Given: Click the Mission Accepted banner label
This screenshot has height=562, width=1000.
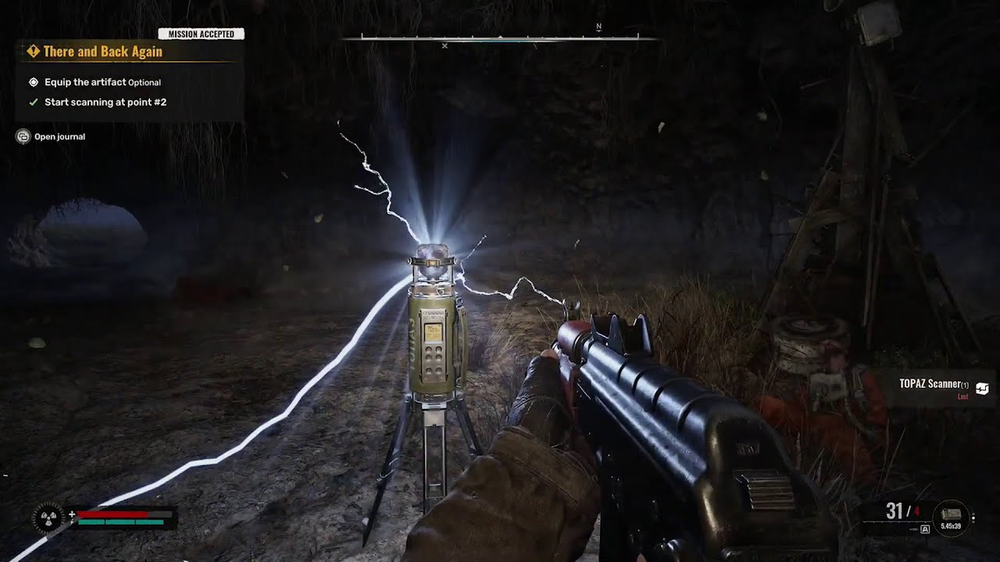Looking at the screenshot, I should tap(201, 34).
